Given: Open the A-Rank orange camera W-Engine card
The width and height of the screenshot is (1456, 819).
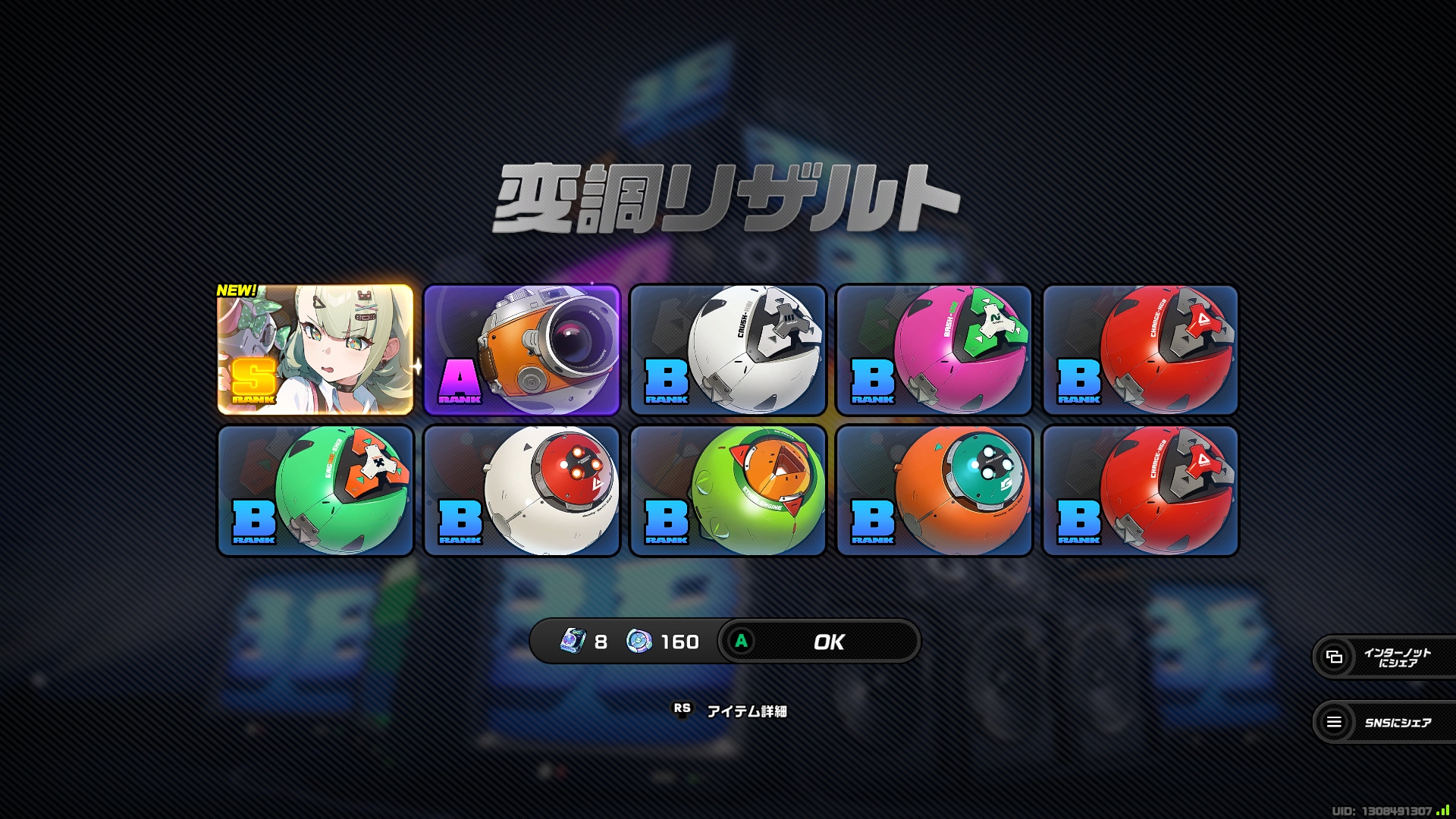Looking at the screenshot, I should (x=522, y=350).
